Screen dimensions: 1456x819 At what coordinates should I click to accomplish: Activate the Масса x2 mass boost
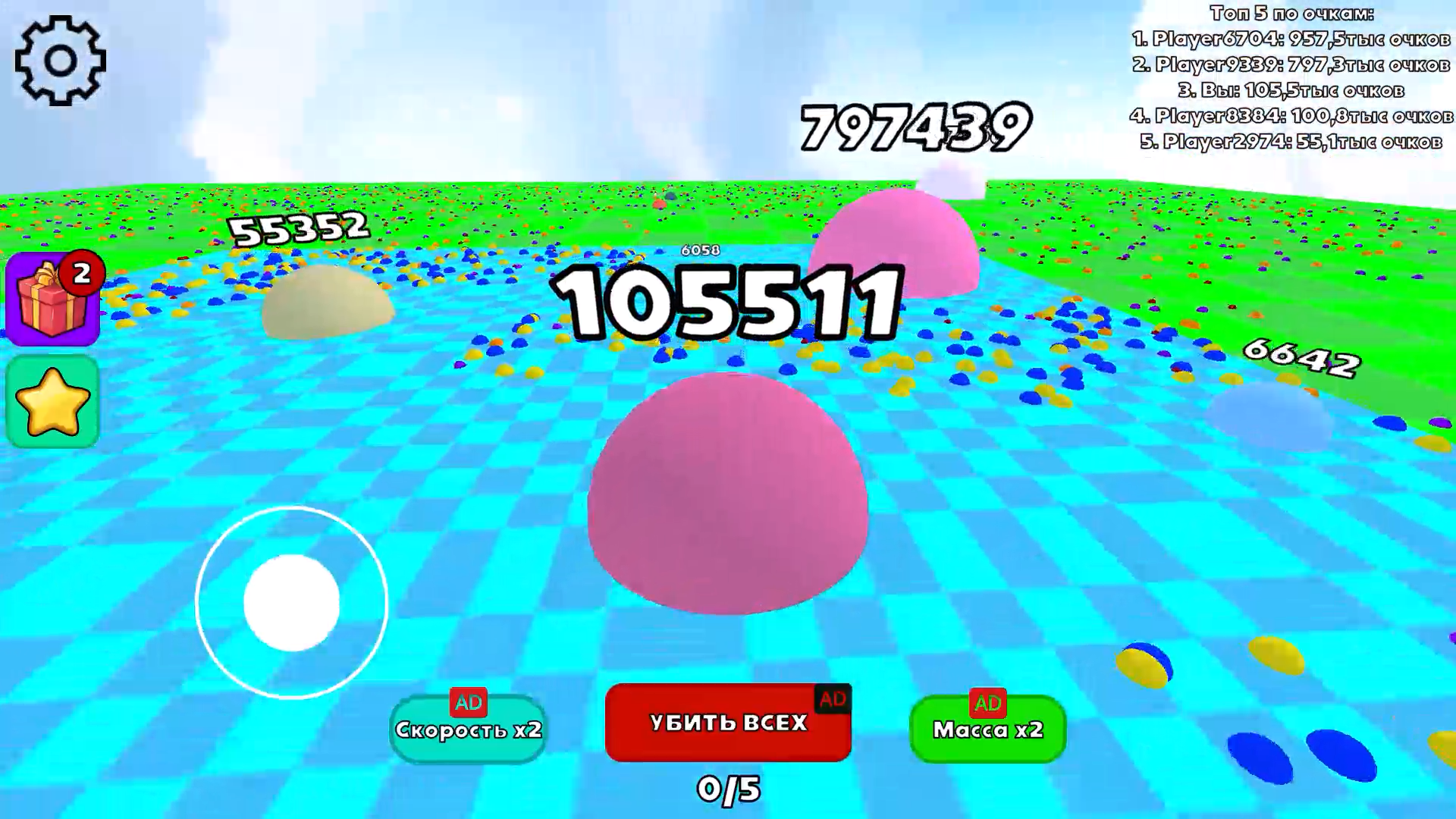[x=988, y=730]
